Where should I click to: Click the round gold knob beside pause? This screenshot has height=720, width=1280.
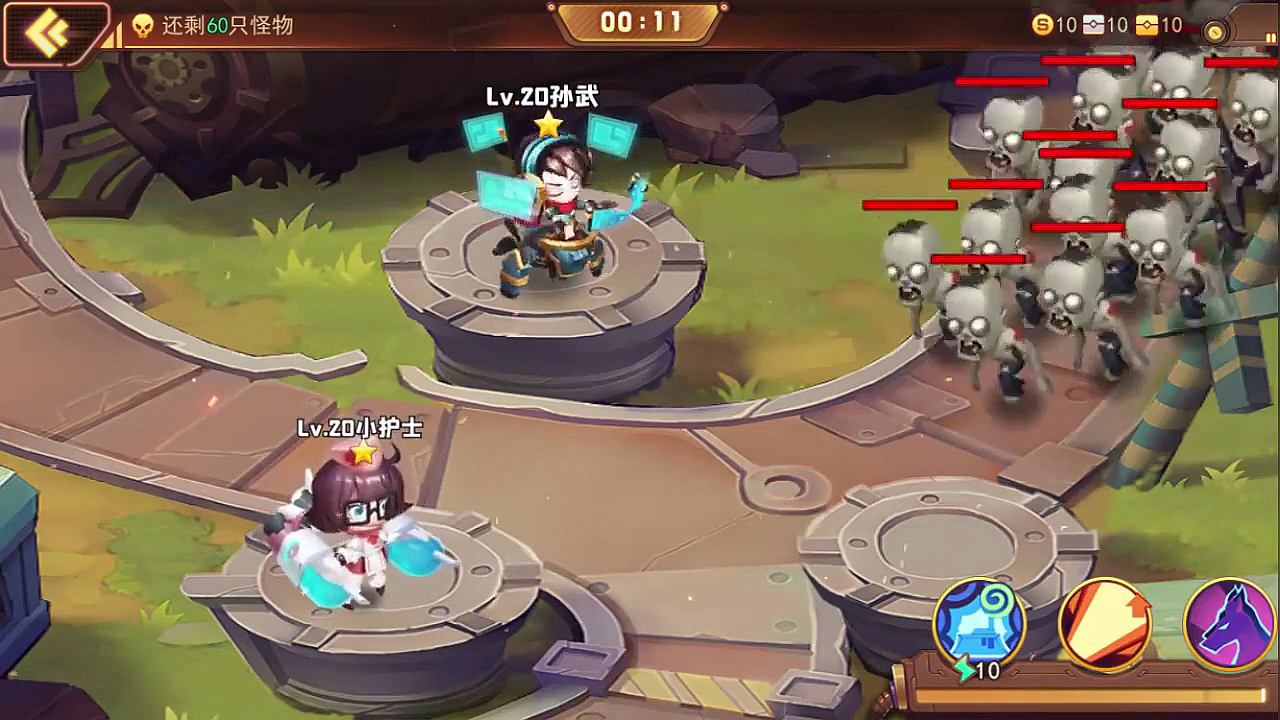1217,32
